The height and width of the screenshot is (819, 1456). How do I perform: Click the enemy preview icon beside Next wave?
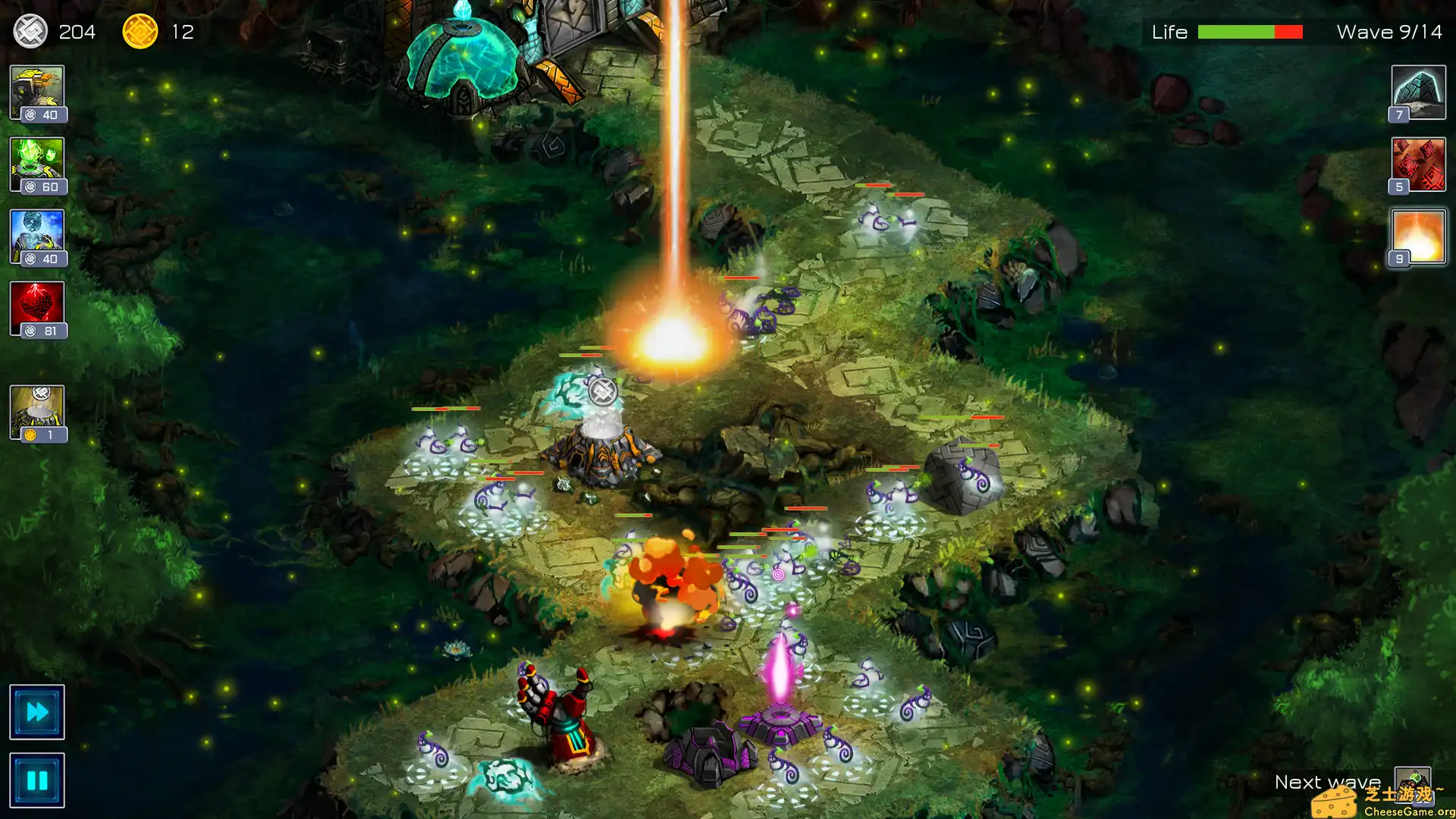(x=1415, y=782)
